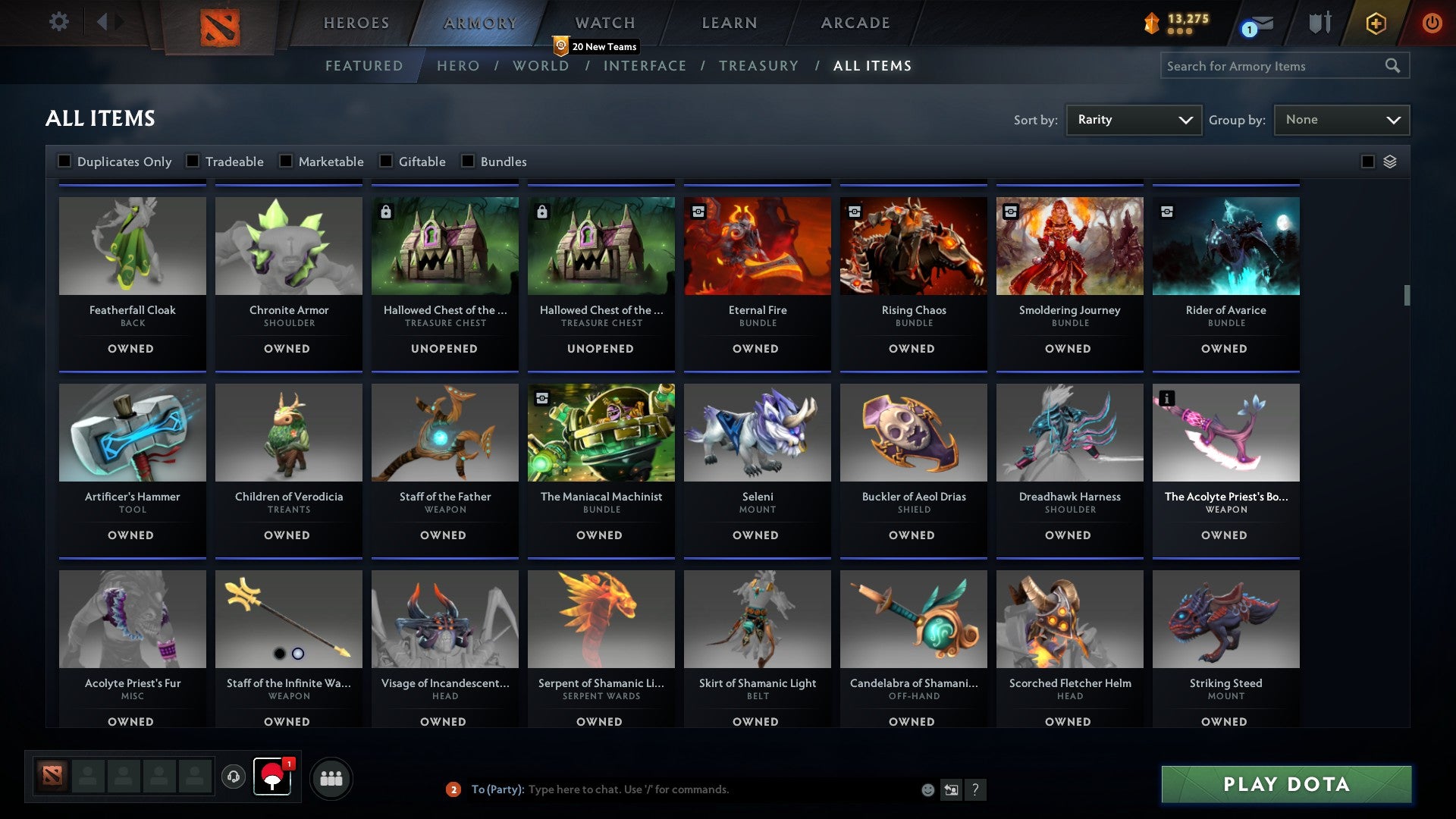Switch to the Treasury tab

click(758, 66)
